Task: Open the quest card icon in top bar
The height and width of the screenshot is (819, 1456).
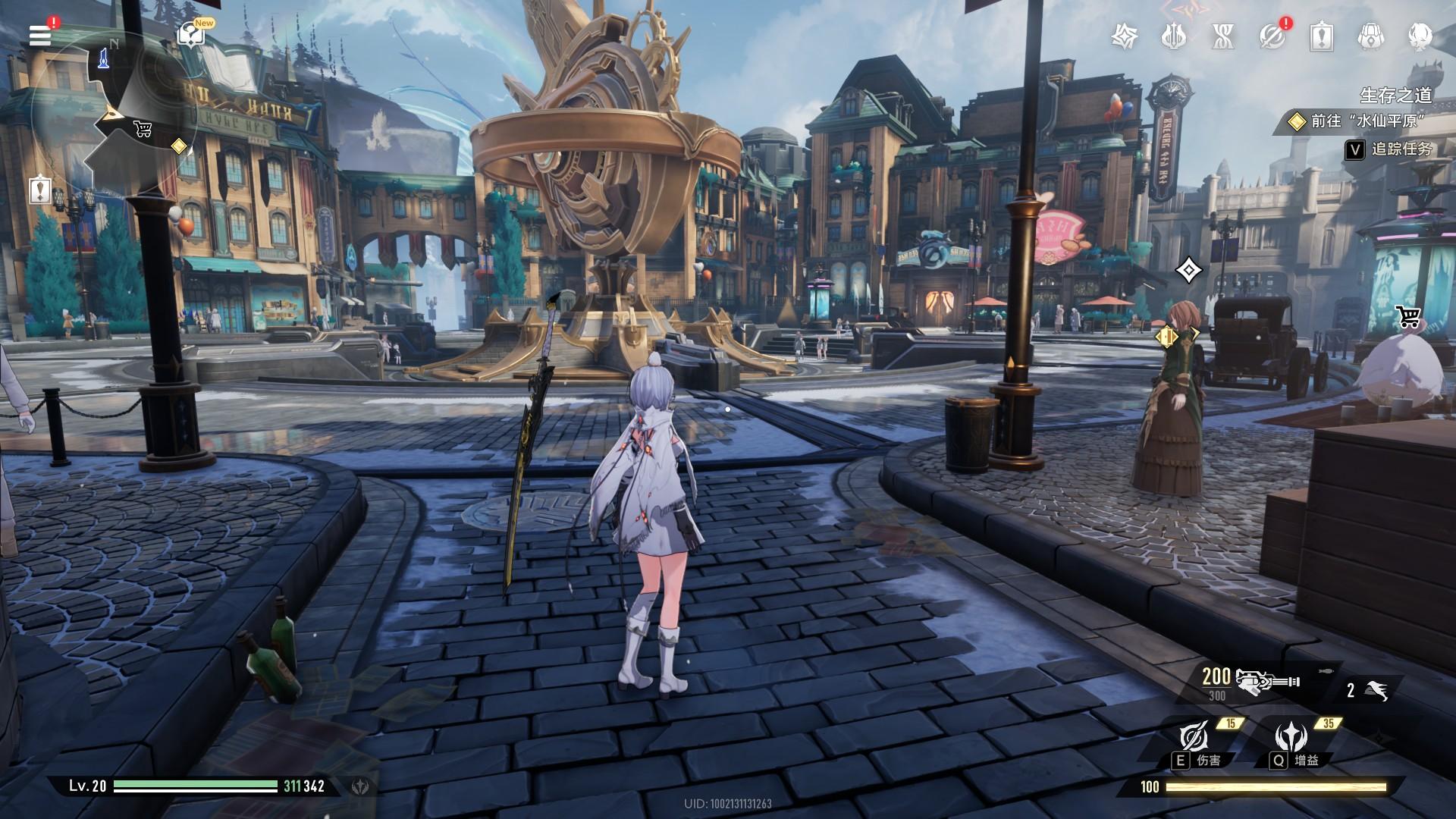Action: point(1322,36)
